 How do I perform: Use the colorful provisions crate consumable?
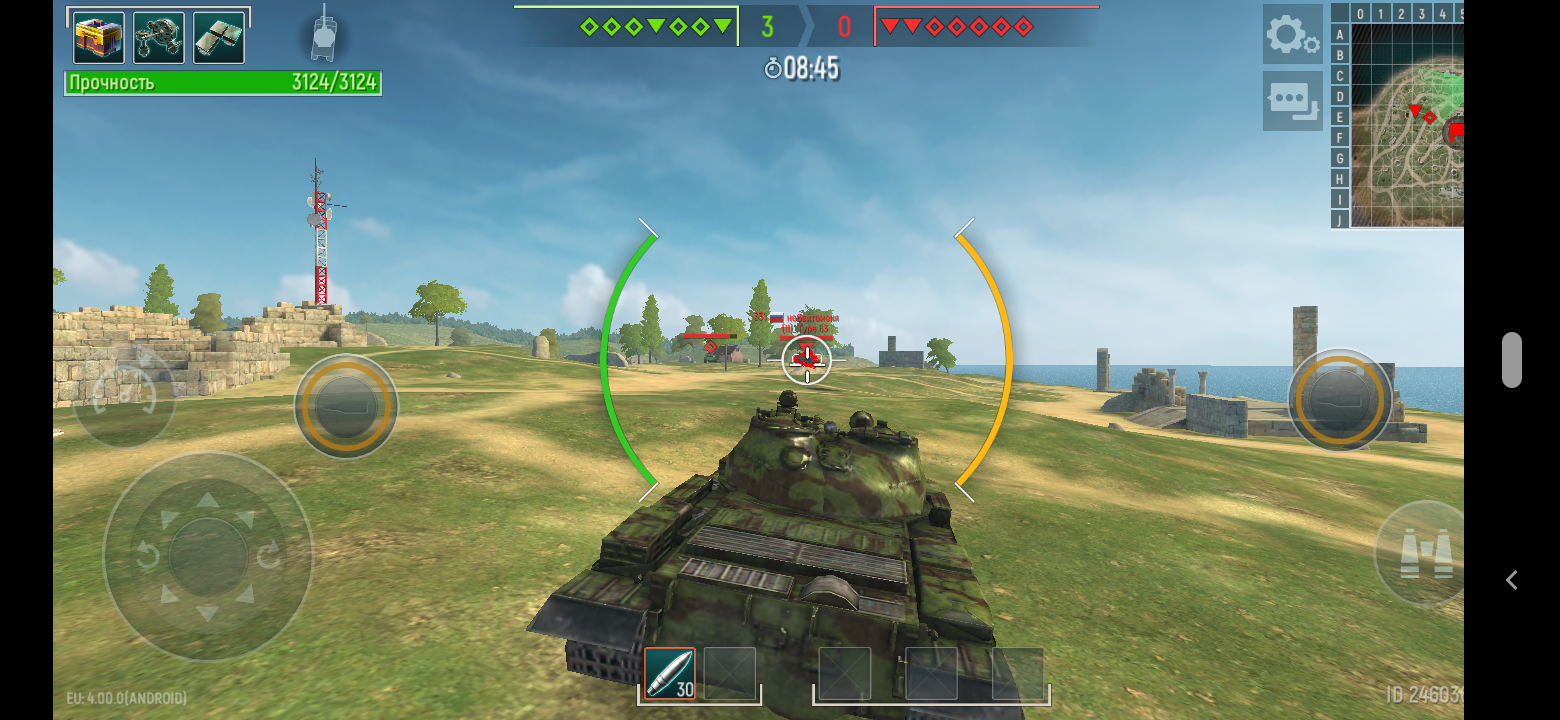click(x=99, y=38)
